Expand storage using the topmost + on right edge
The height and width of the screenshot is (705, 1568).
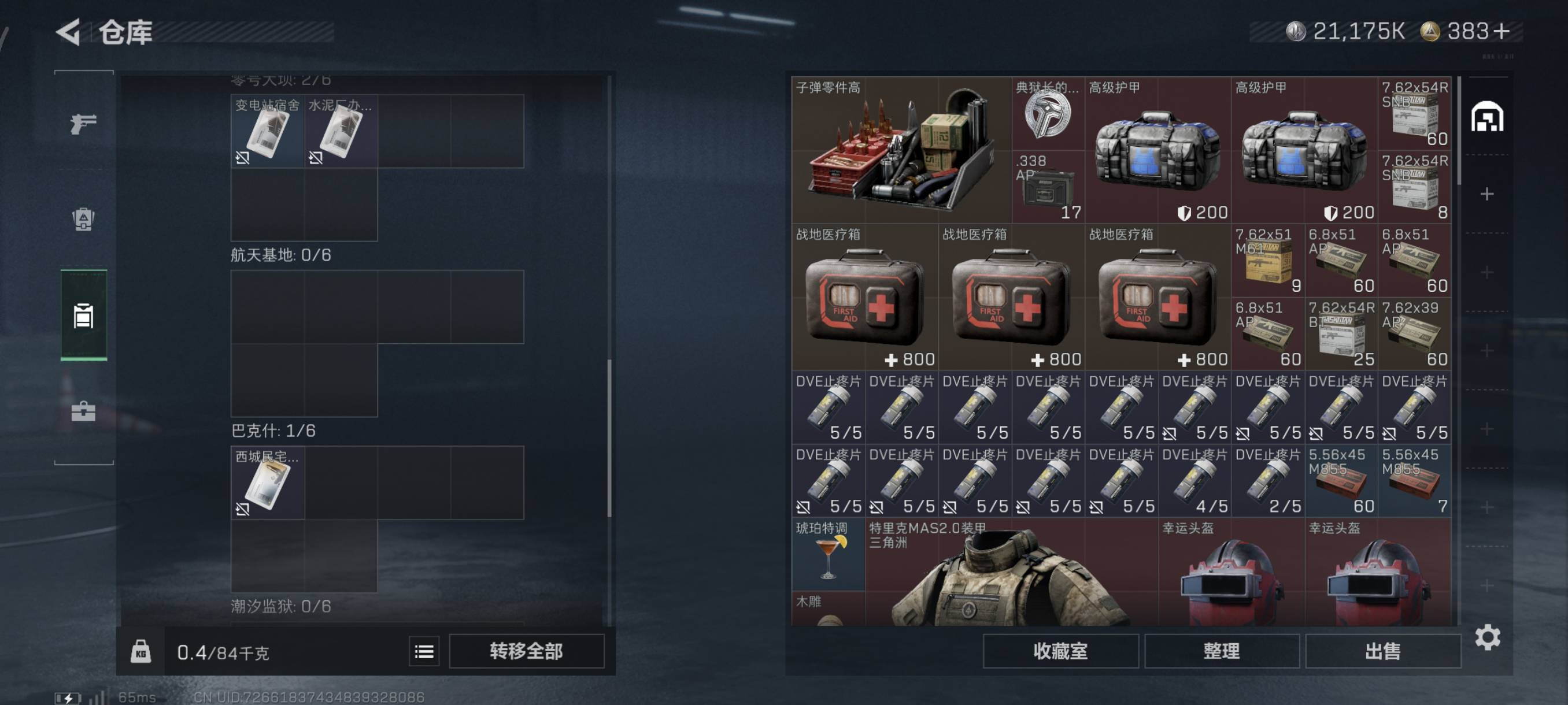[1489, 194]
